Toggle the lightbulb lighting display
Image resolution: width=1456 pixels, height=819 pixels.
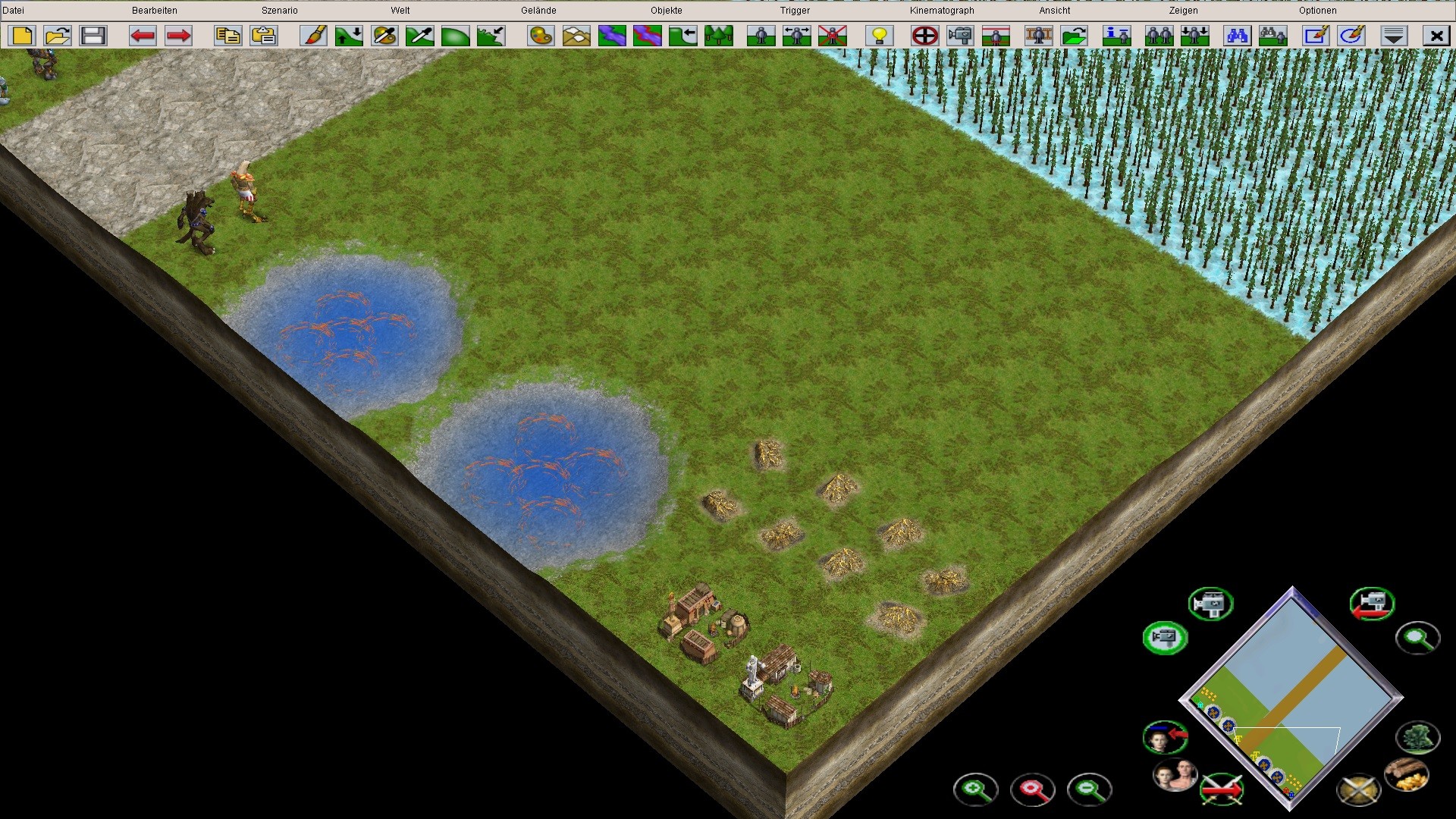877,35
